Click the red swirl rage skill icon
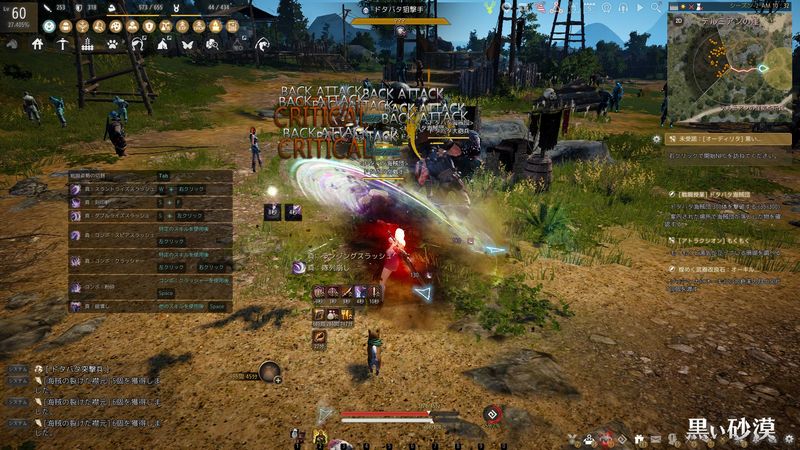 [491, 414]
